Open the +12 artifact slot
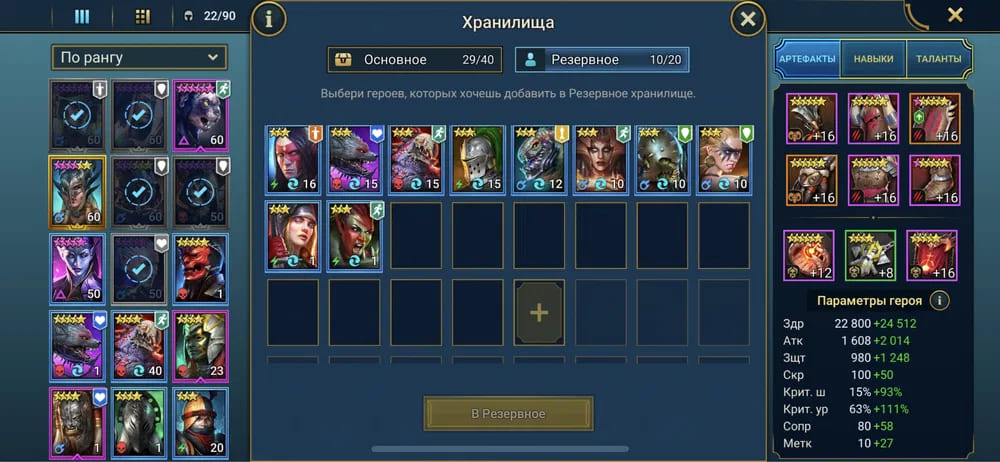This screenshot has height=462, width=1000. pyautogui.click(x=809, y=255)
